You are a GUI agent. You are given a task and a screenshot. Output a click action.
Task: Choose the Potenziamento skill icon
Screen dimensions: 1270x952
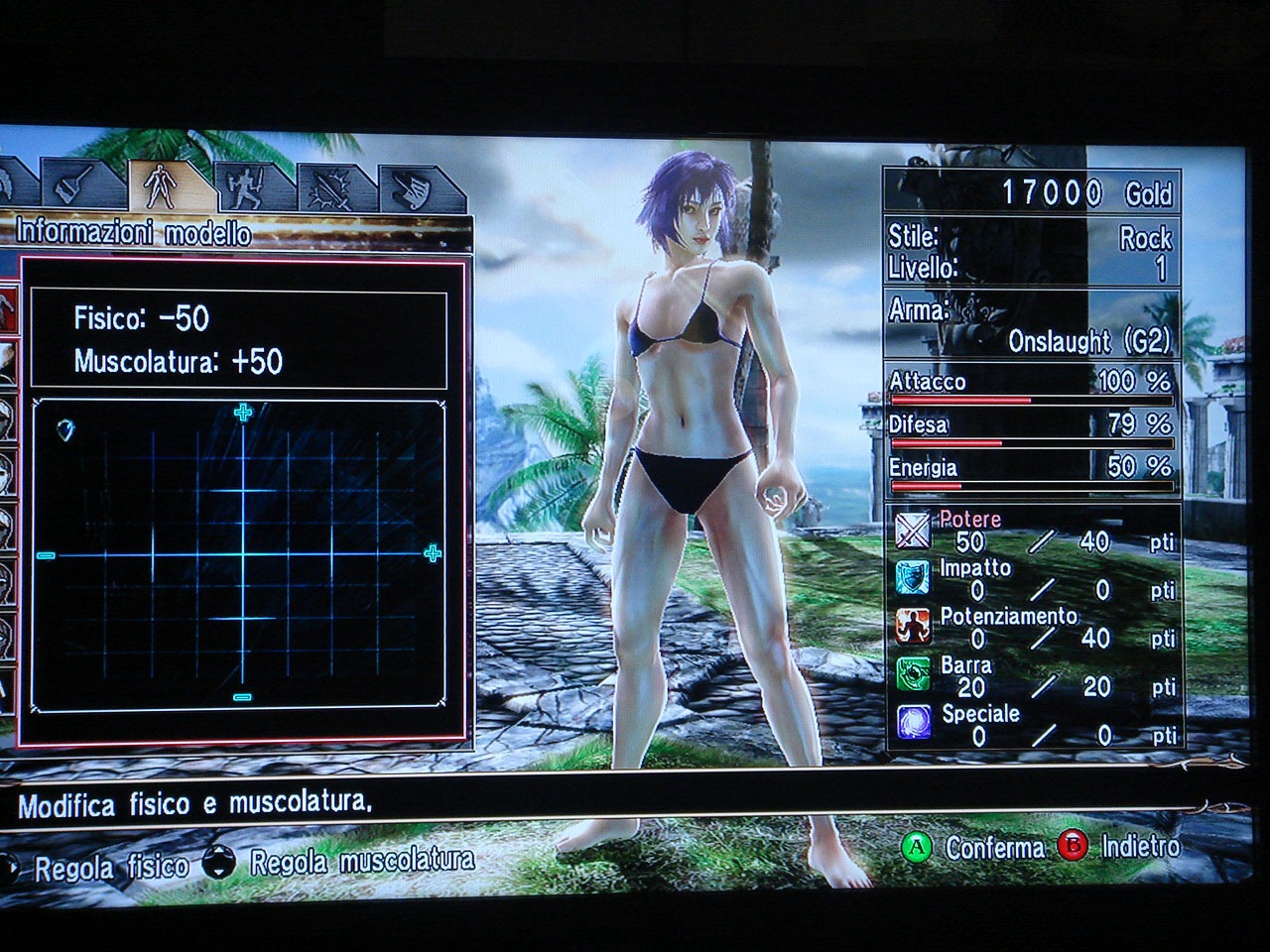coord(913,627)
